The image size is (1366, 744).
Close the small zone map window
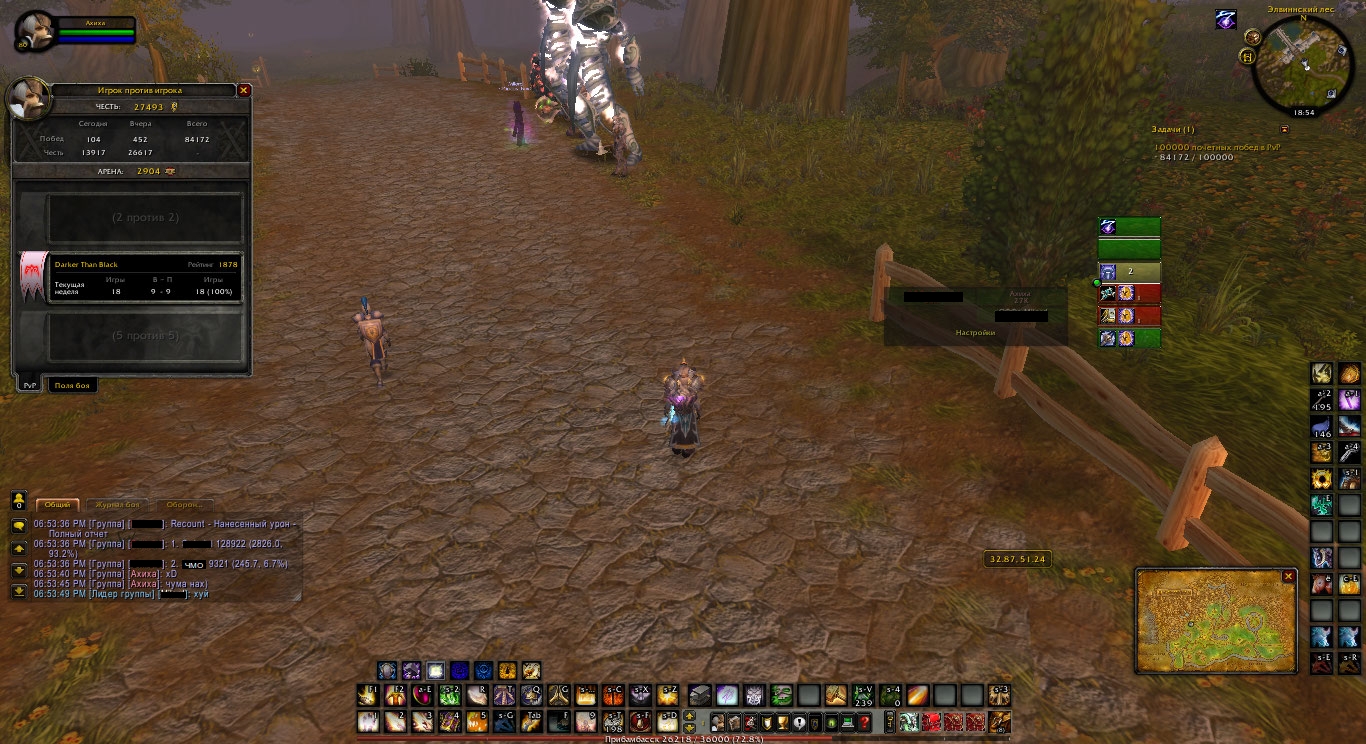coord(1289,577)
